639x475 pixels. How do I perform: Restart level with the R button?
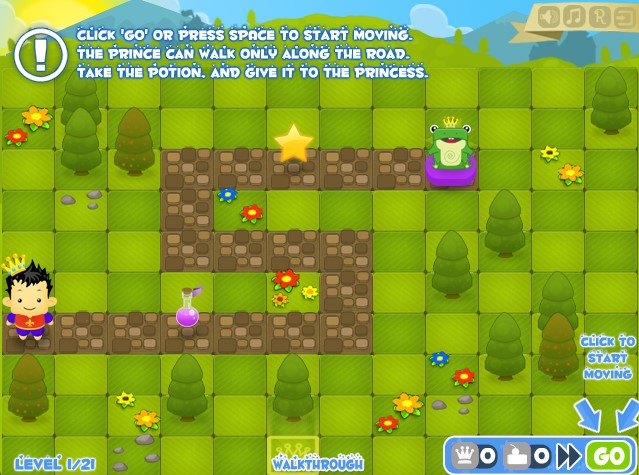pyautogui.click(x=598, y=16)
